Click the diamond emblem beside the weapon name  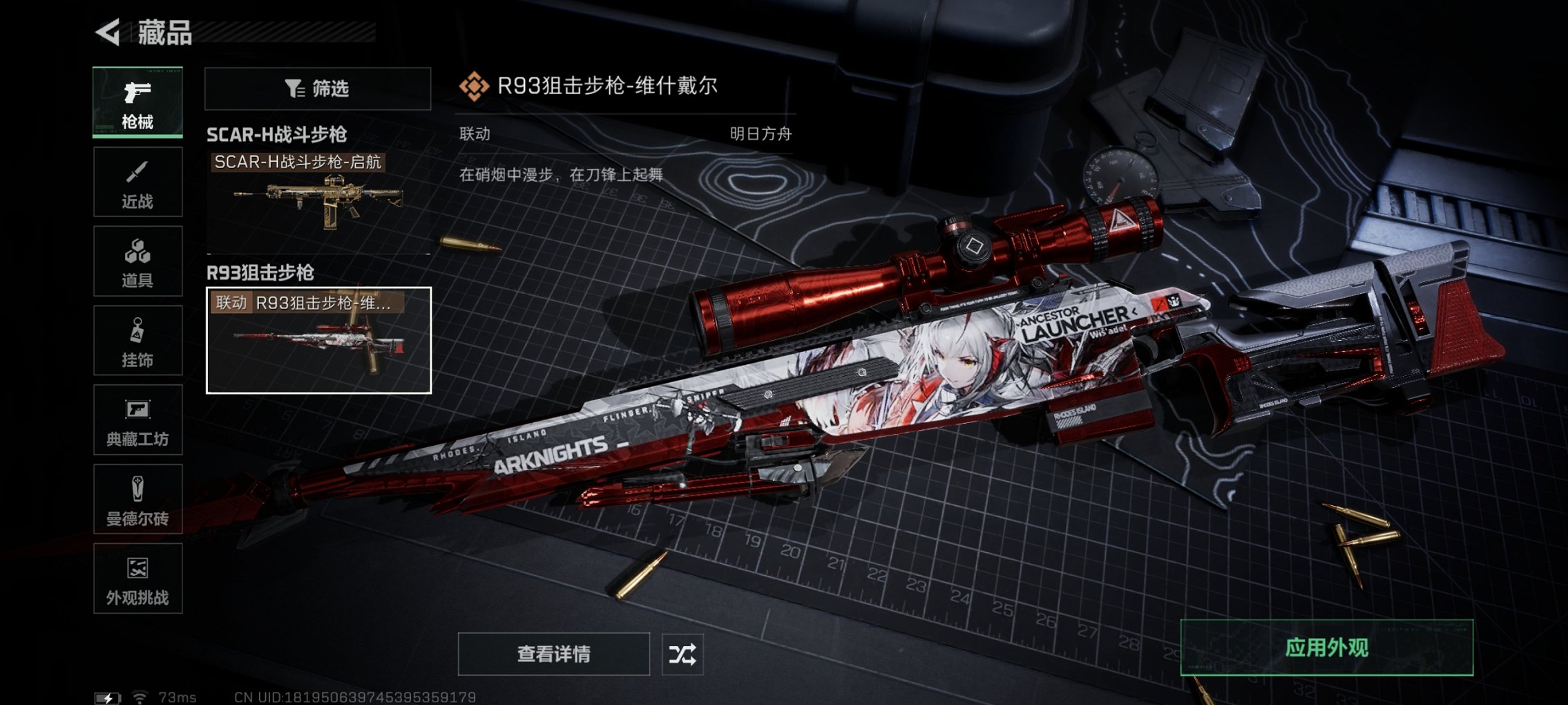(473, 86)
